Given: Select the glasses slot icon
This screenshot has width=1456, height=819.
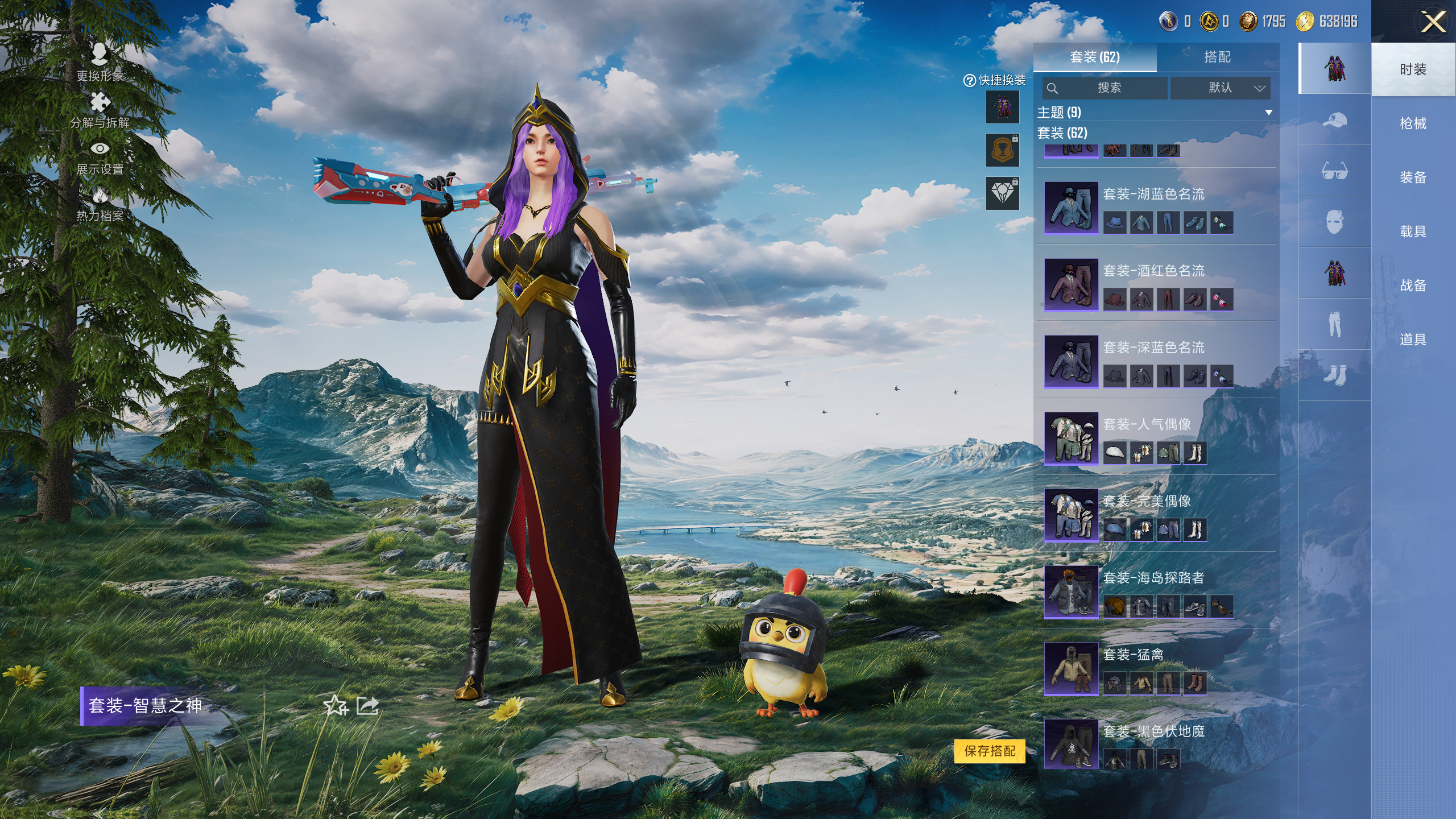Looking at the screenshot, I should coord(1334,171).
